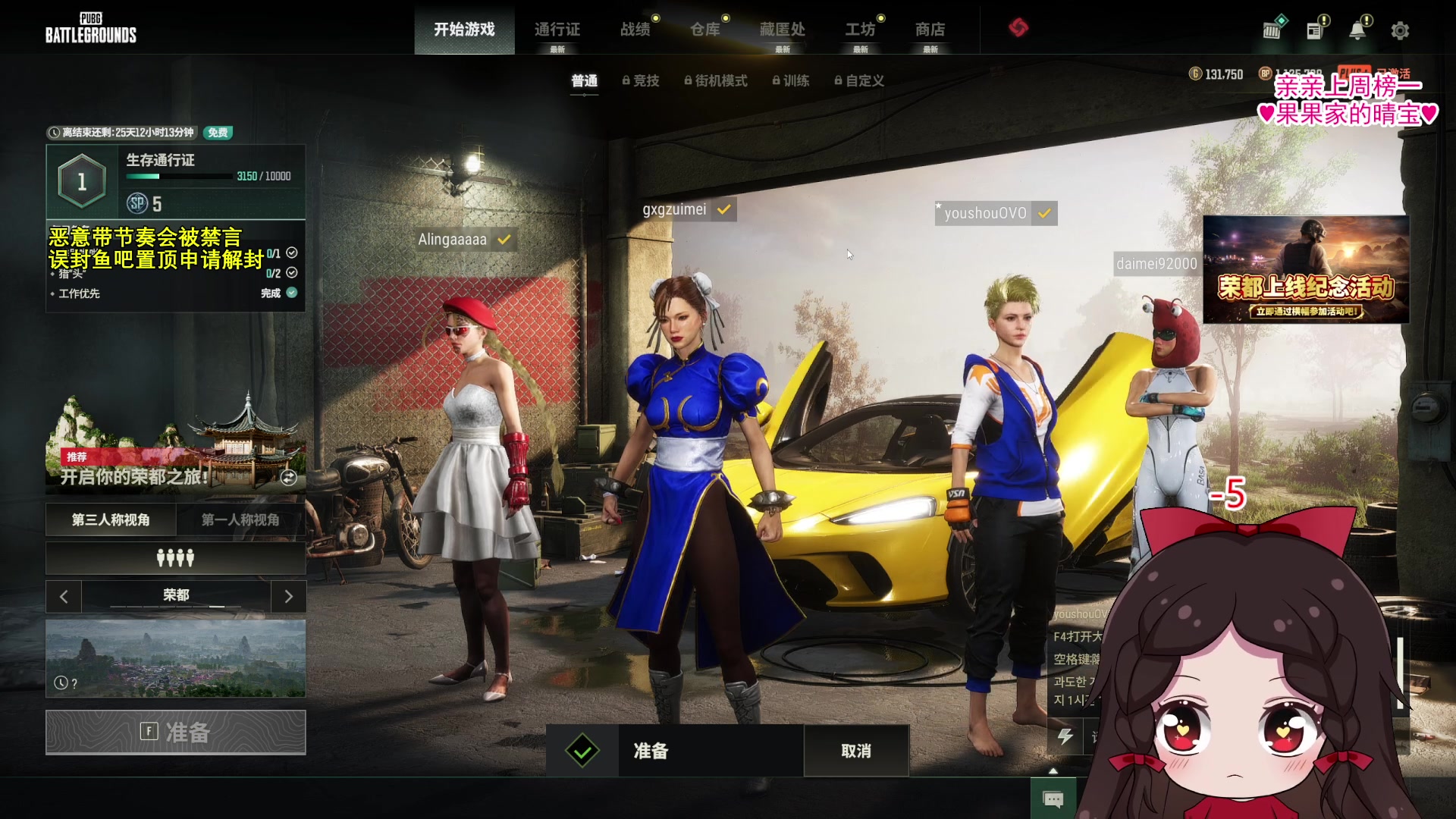Go to the 藏匿处 hideout tab
This screenshot has width=1456, height=819.
point(783,30)
